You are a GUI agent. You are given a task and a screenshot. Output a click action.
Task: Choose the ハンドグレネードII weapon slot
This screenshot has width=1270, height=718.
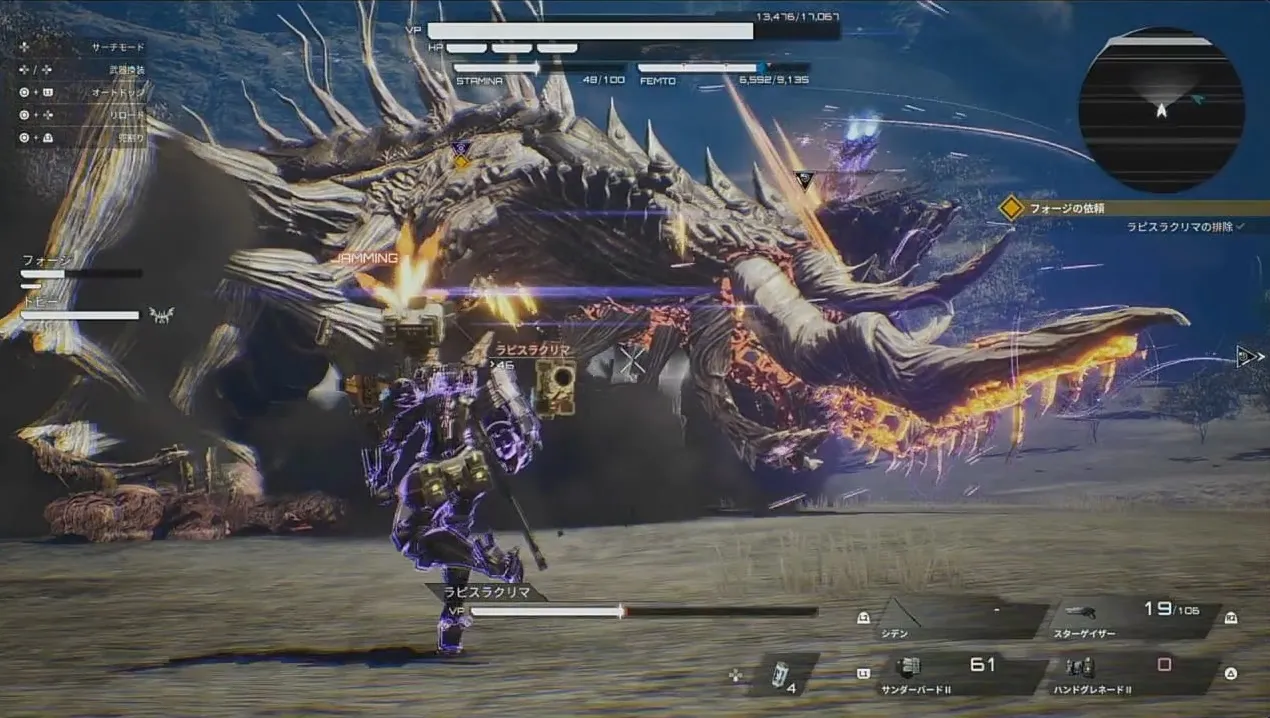click(x=1136, y=675)
